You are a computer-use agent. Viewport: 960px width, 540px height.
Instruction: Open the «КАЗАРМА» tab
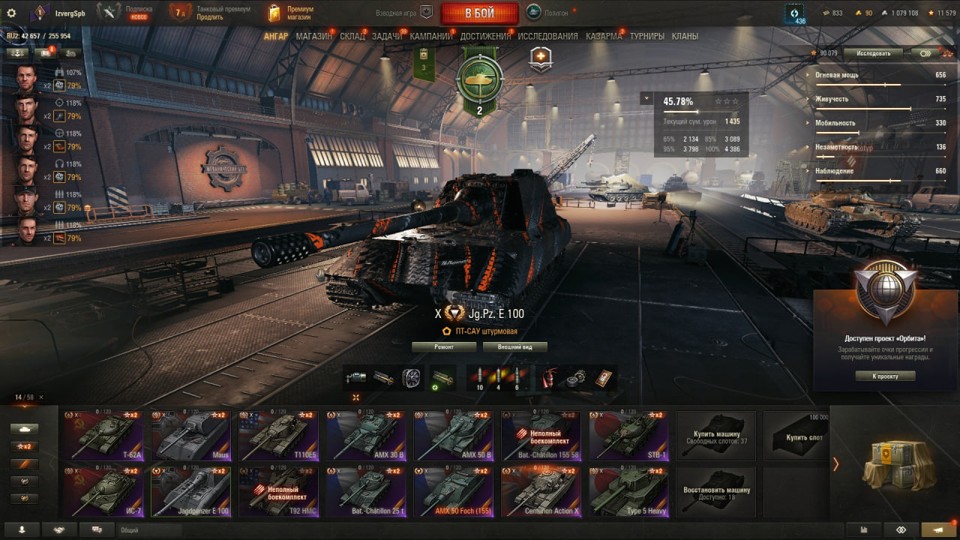pos(604,36)
